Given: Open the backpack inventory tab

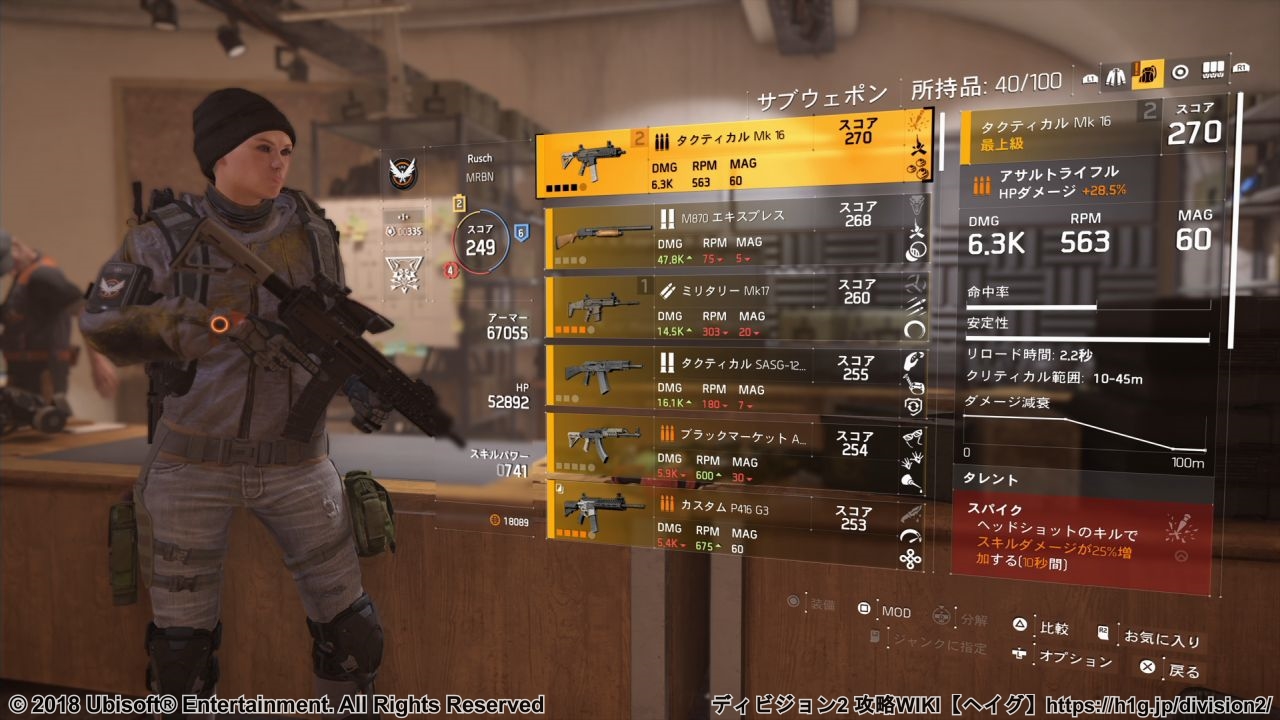Looking at the screenshot, I should 1147,73.
